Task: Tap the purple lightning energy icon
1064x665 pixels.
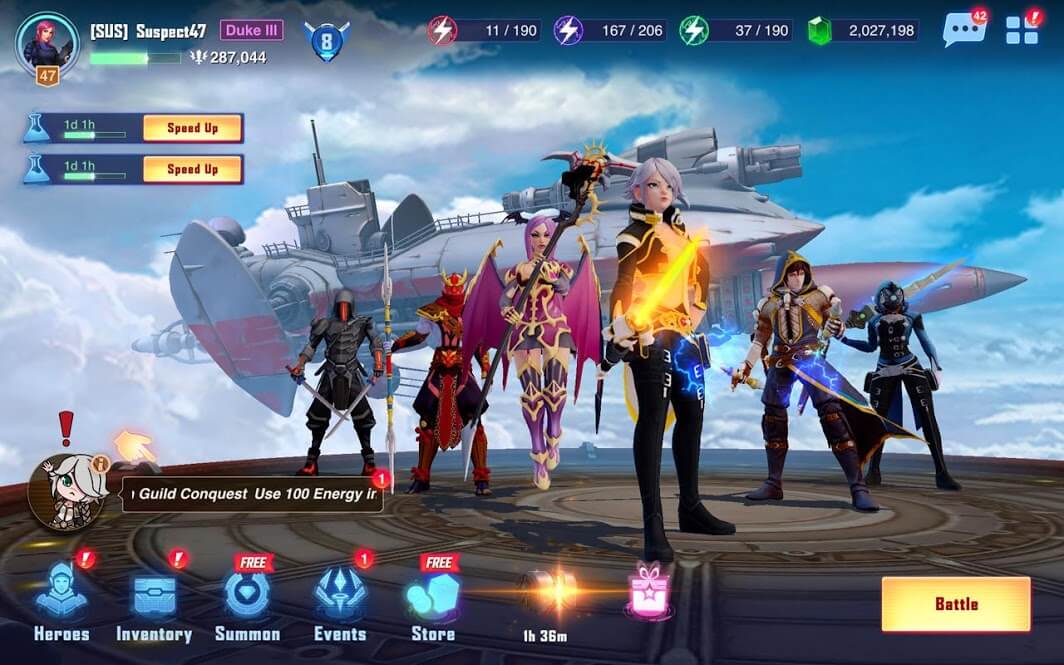Action: point(569,30)
